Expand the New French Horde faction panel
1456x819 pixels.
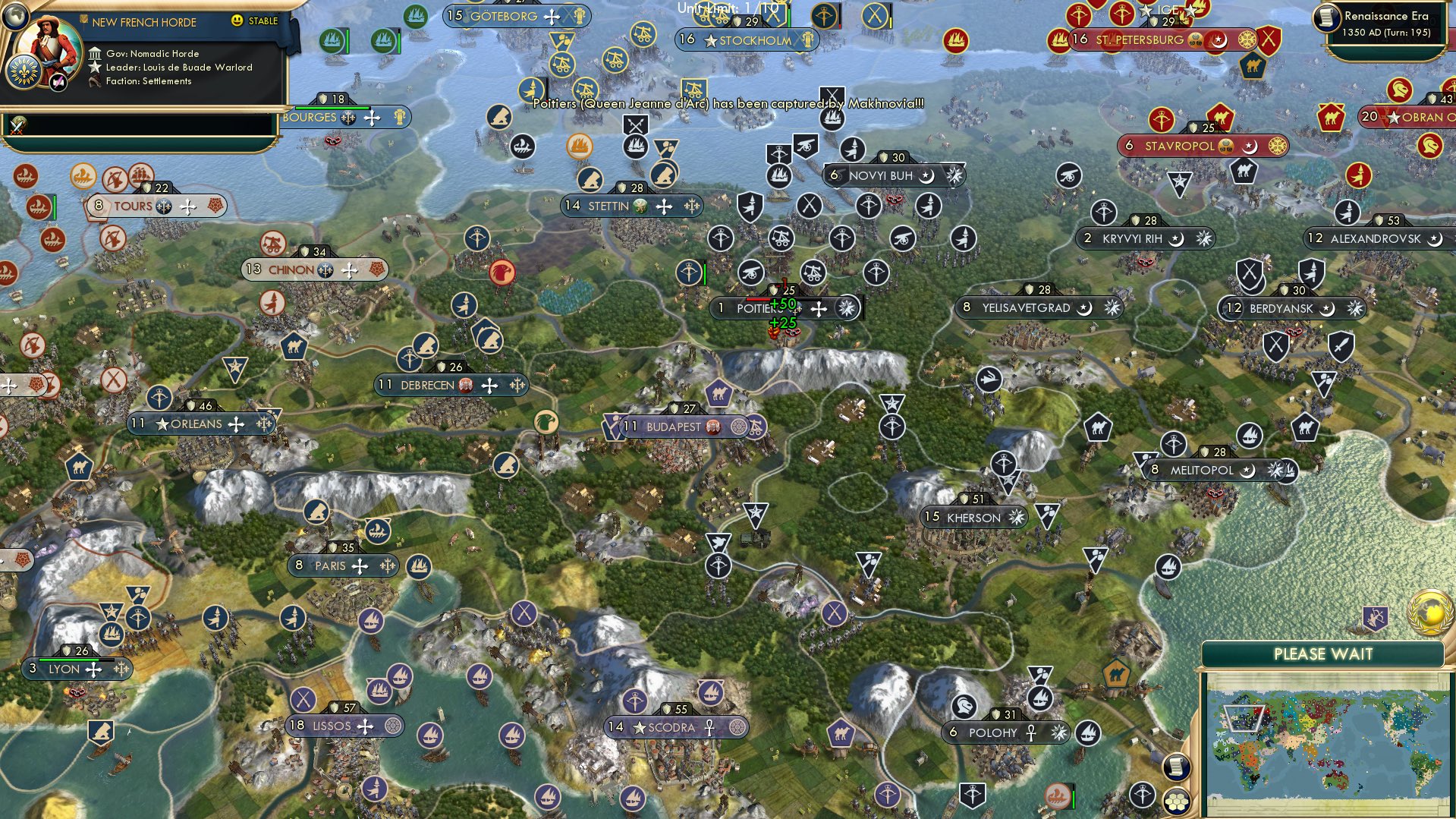[144, 22]
